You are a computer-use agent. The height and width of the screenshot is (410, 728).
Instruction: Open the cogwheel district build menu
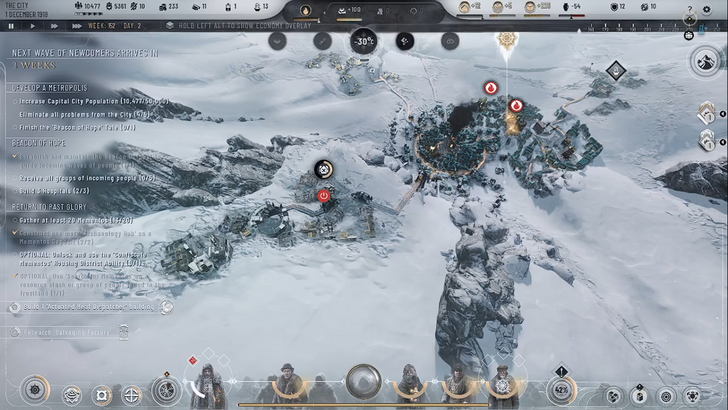(x=36, y=391)
